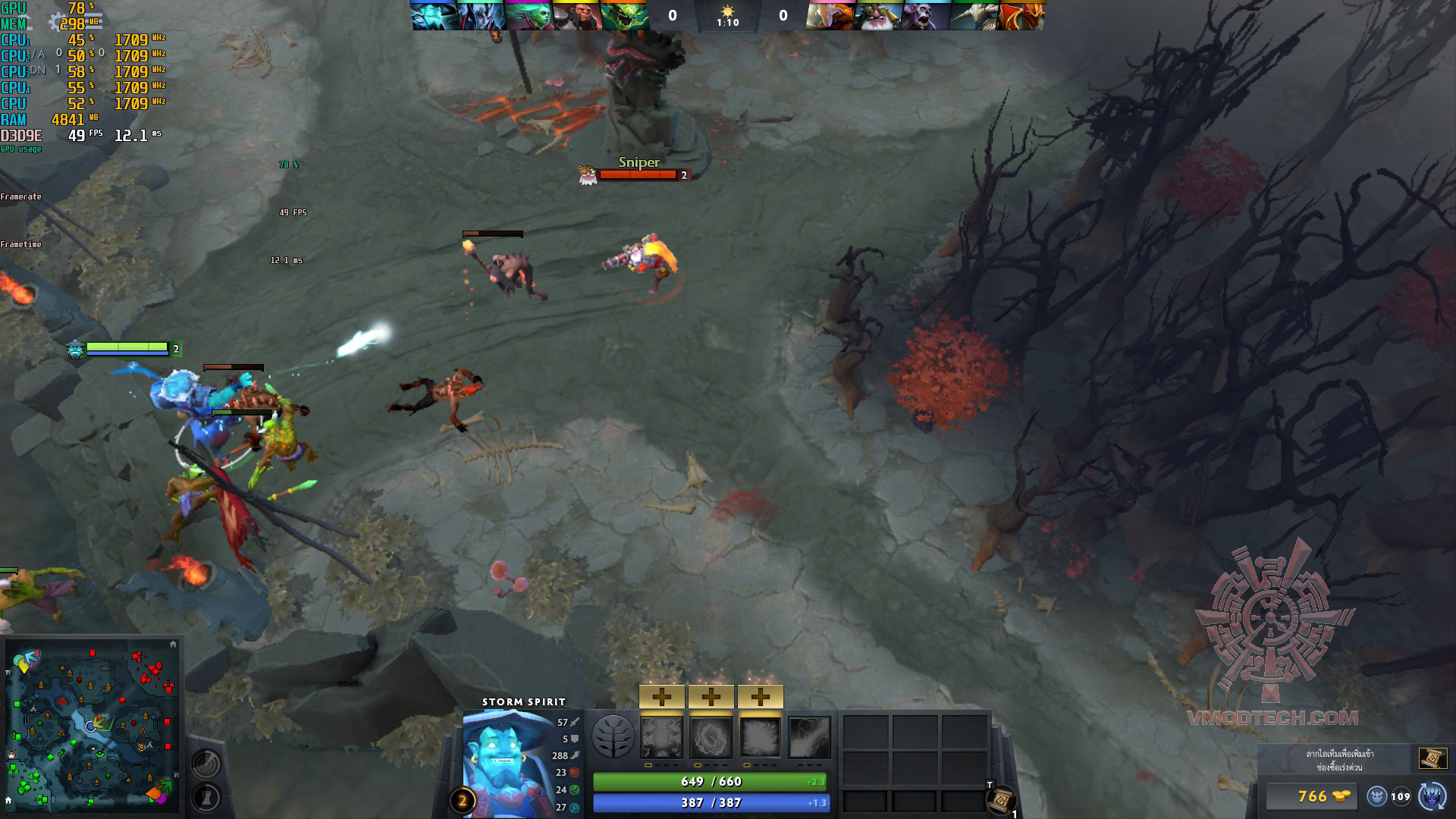Click the Storm Spirit hero portrait
Viewport: 1456px width, 819px height.
pos(507,762)
